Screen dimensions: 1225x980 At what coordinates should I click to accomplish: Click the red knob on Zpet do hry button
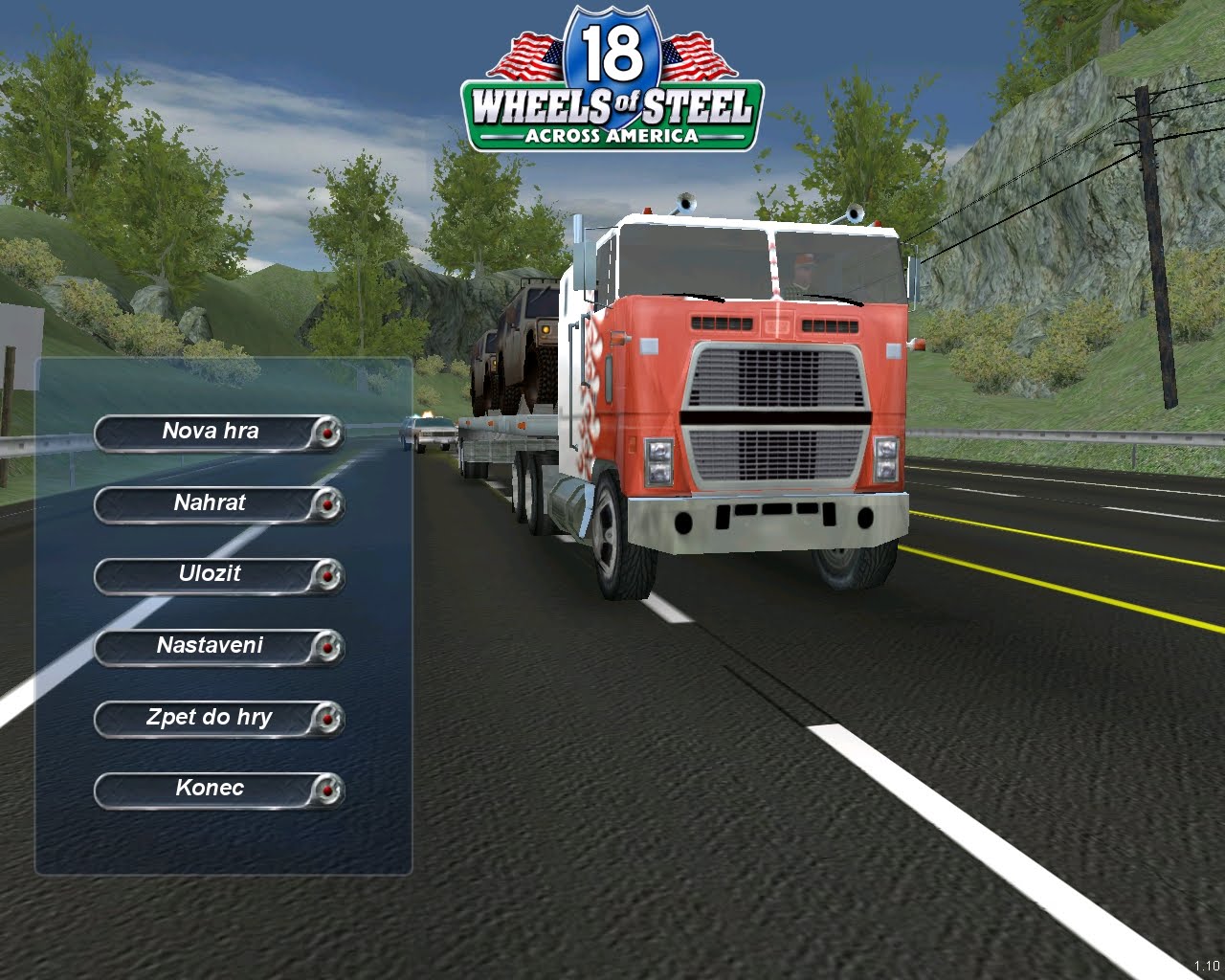tap(327, 719)
